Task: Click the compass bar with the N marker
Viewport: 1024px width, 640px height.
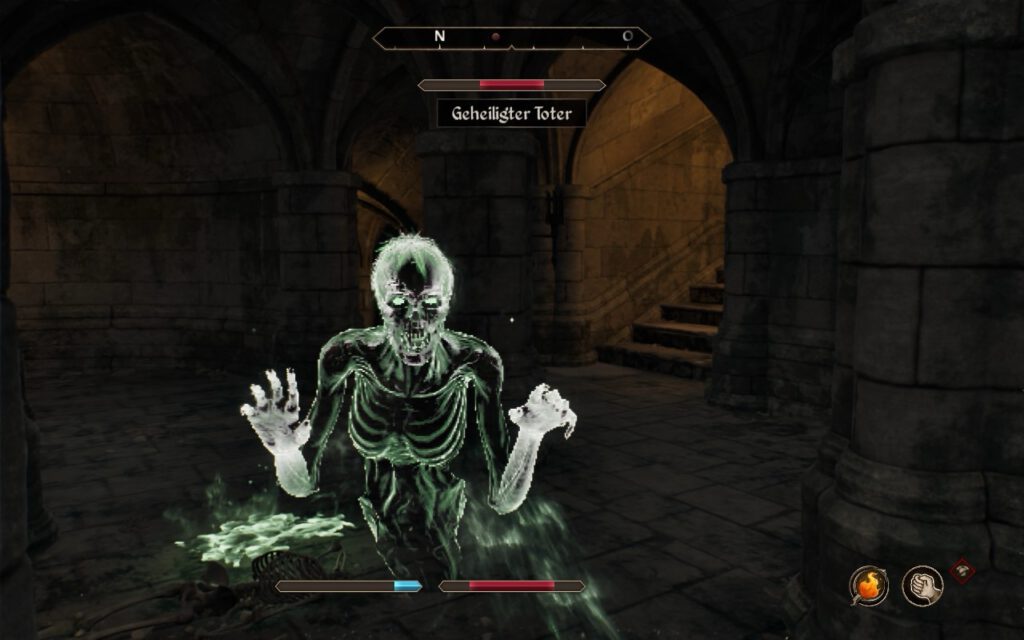Action: tap(511, 38)
